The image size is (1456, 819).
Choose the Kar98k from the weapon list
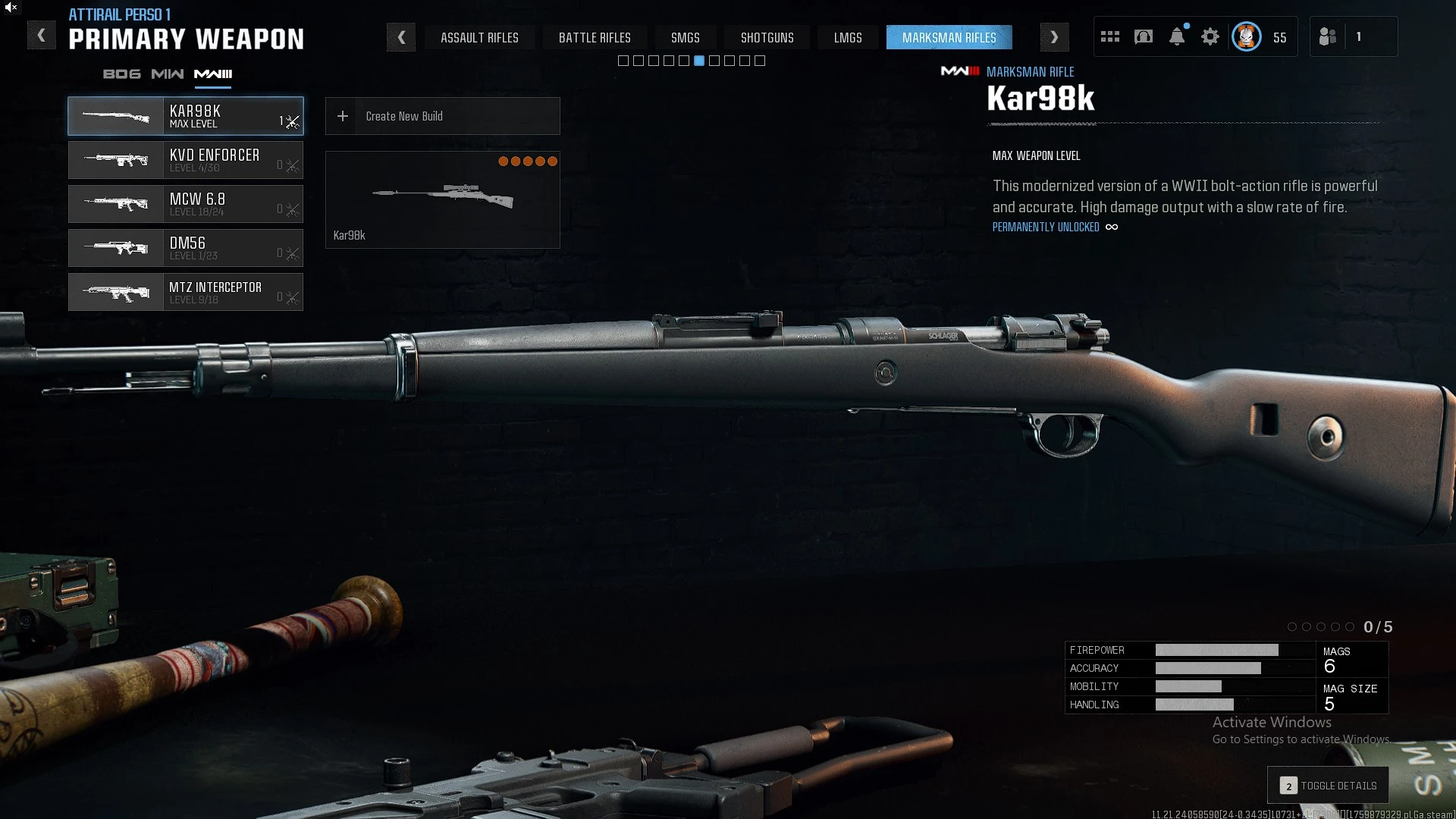coord(186,116)
